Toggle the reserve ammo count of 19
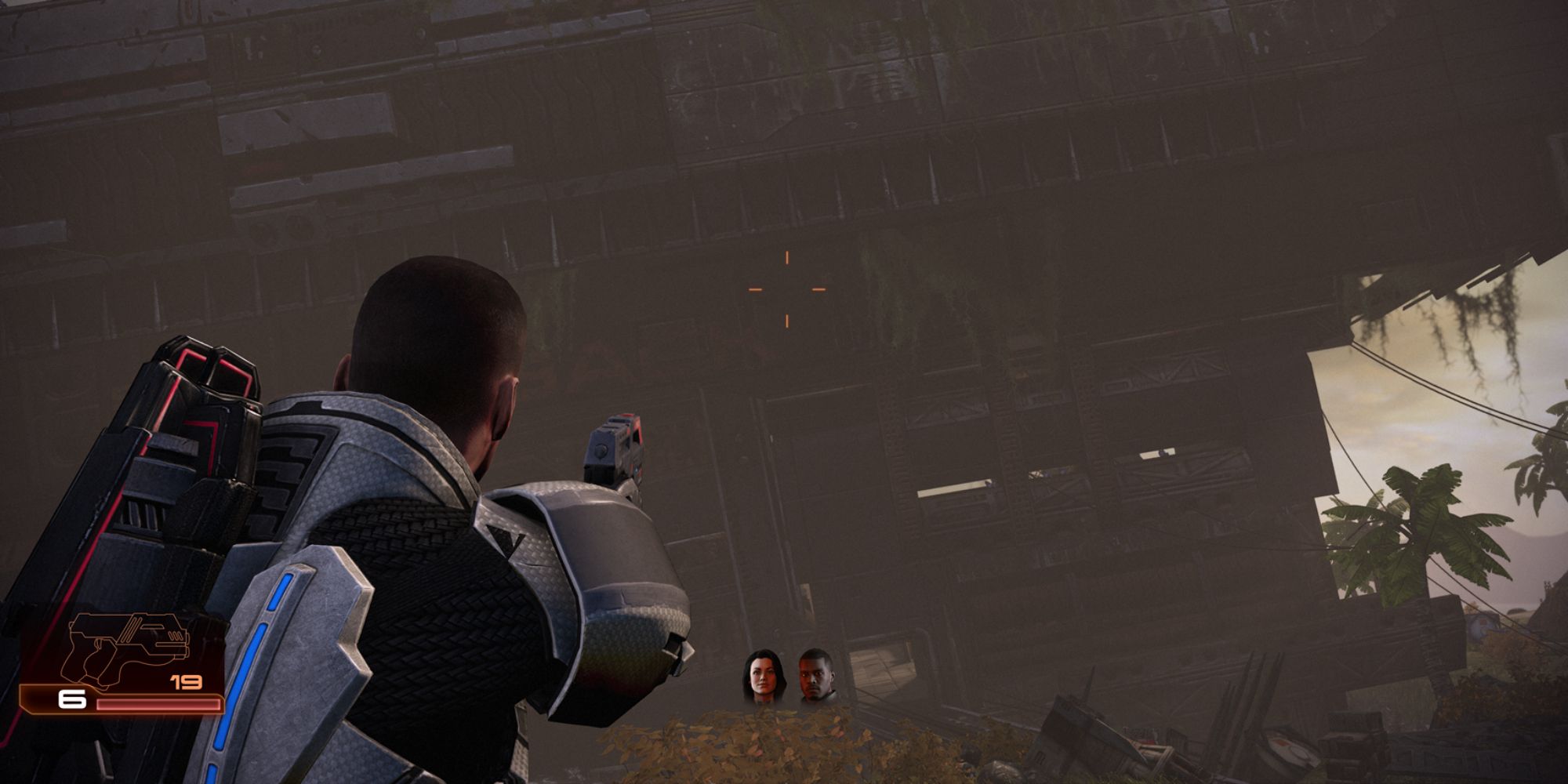 coord(187,681)
